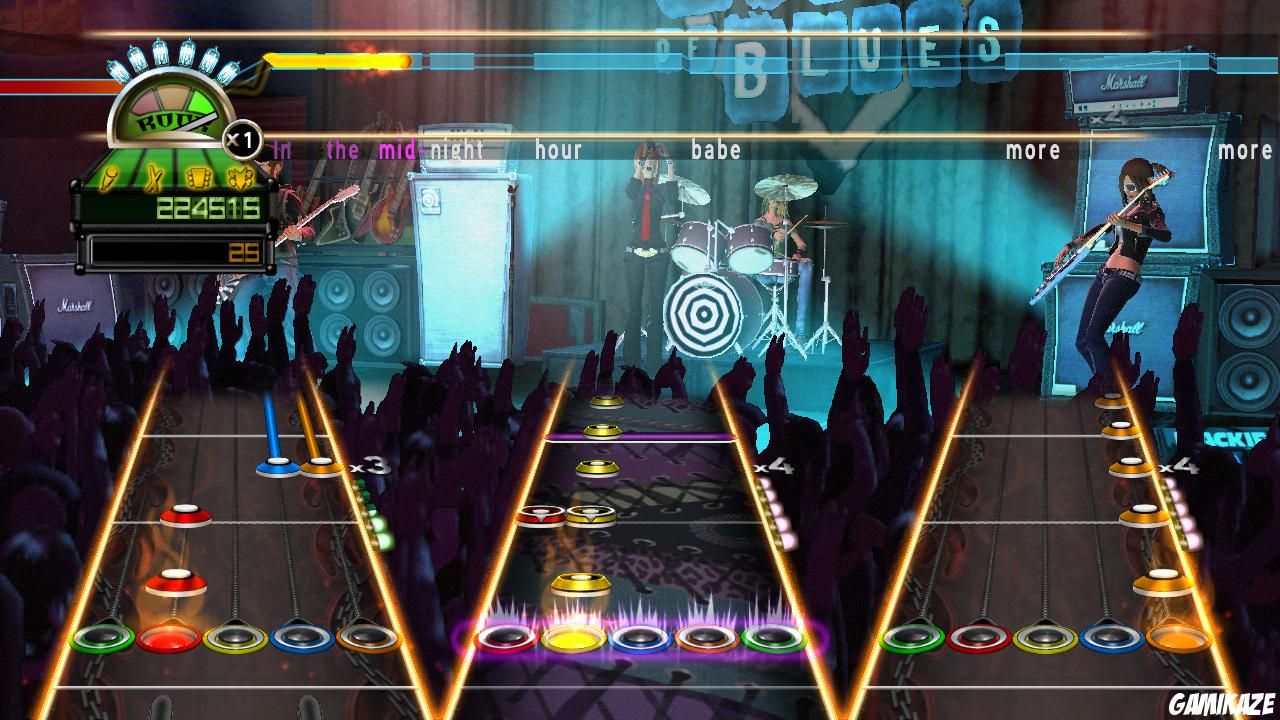This screenshot has height=720, width=1280.
Task: Click the Rock meter needle
Action: click(x=197, y=121)
